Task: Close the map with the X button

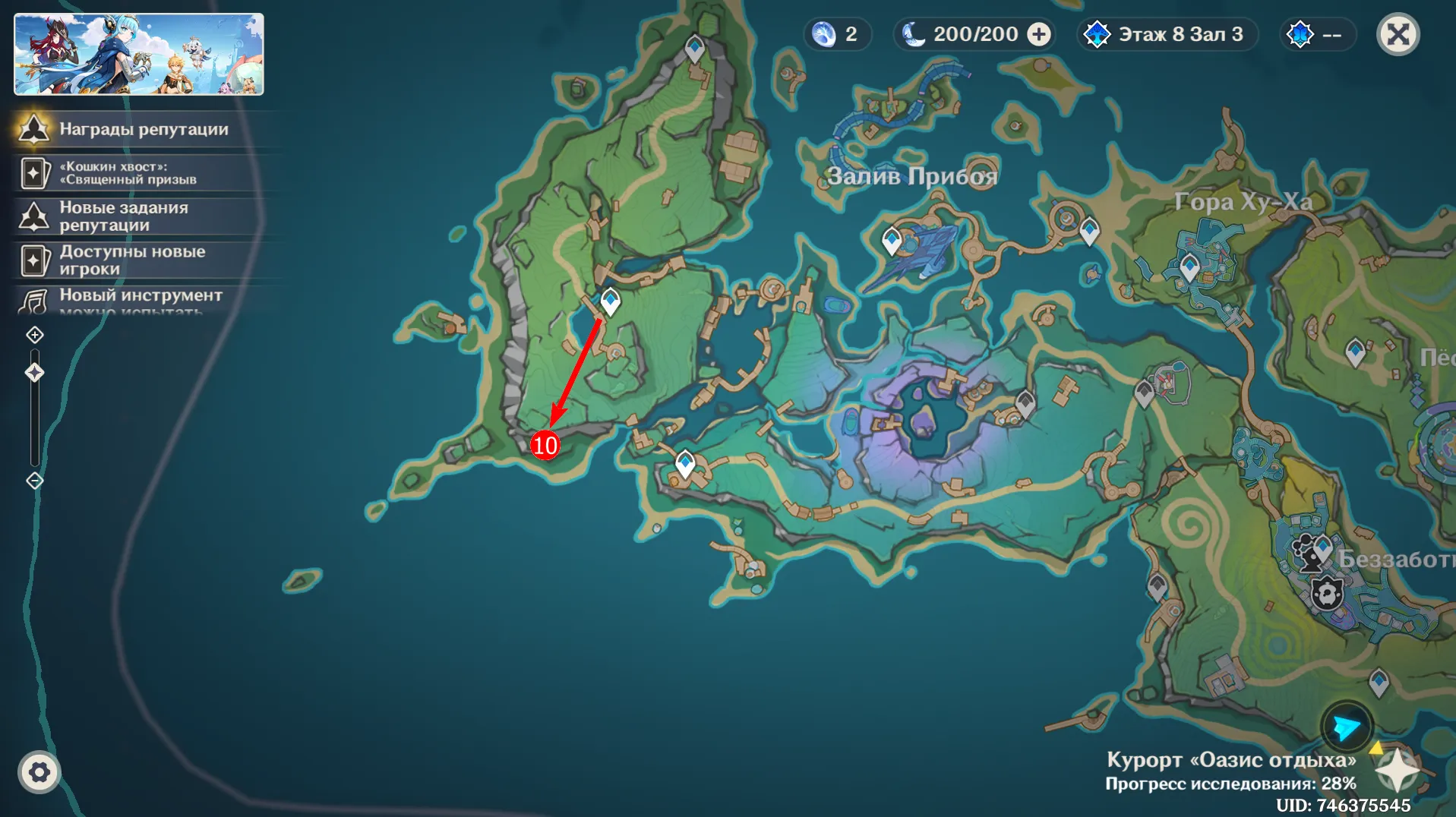Action: tap(1398, 35)
